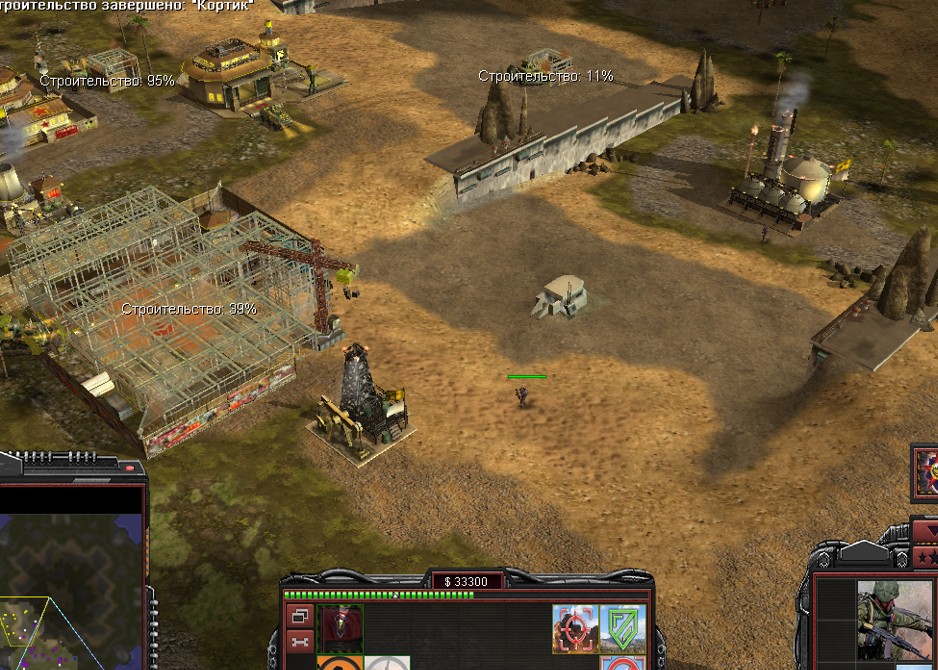Click the orange circular ability icon

[x=338, y=663]
